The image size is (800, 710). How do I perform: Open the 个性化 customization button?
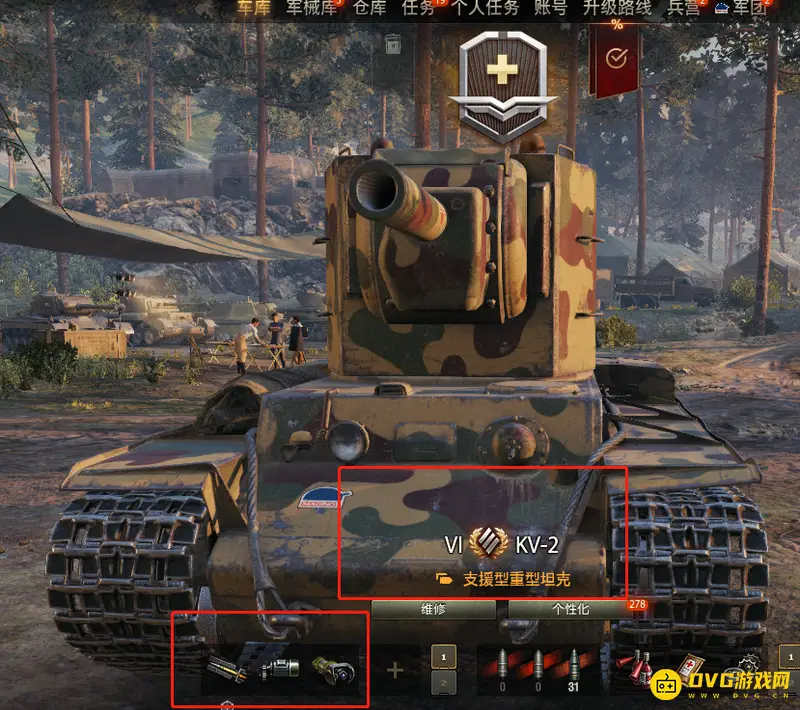(570, 609)
